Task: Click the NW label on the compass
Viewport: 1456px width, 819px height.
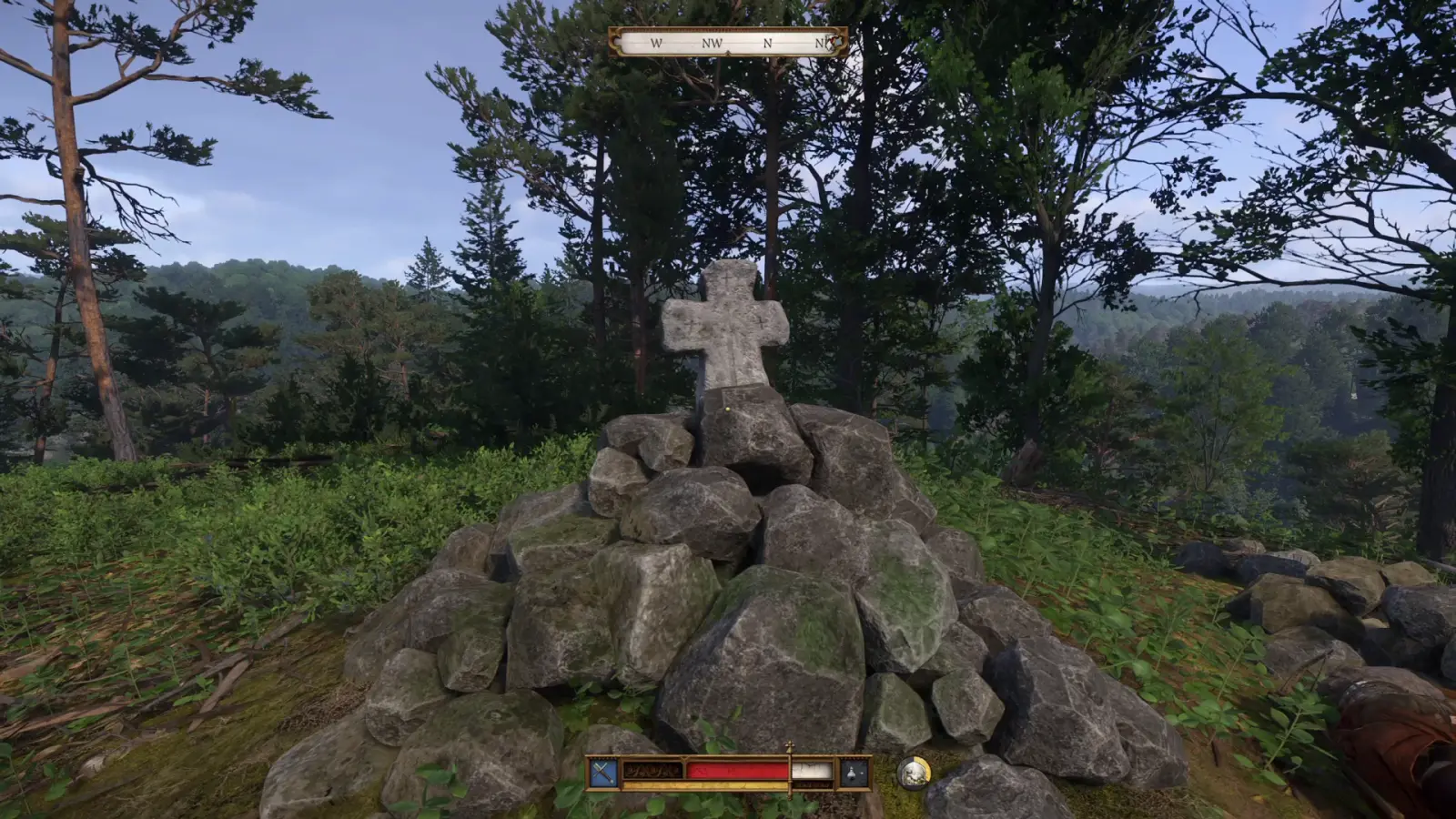Action: [x=713, y=43]
